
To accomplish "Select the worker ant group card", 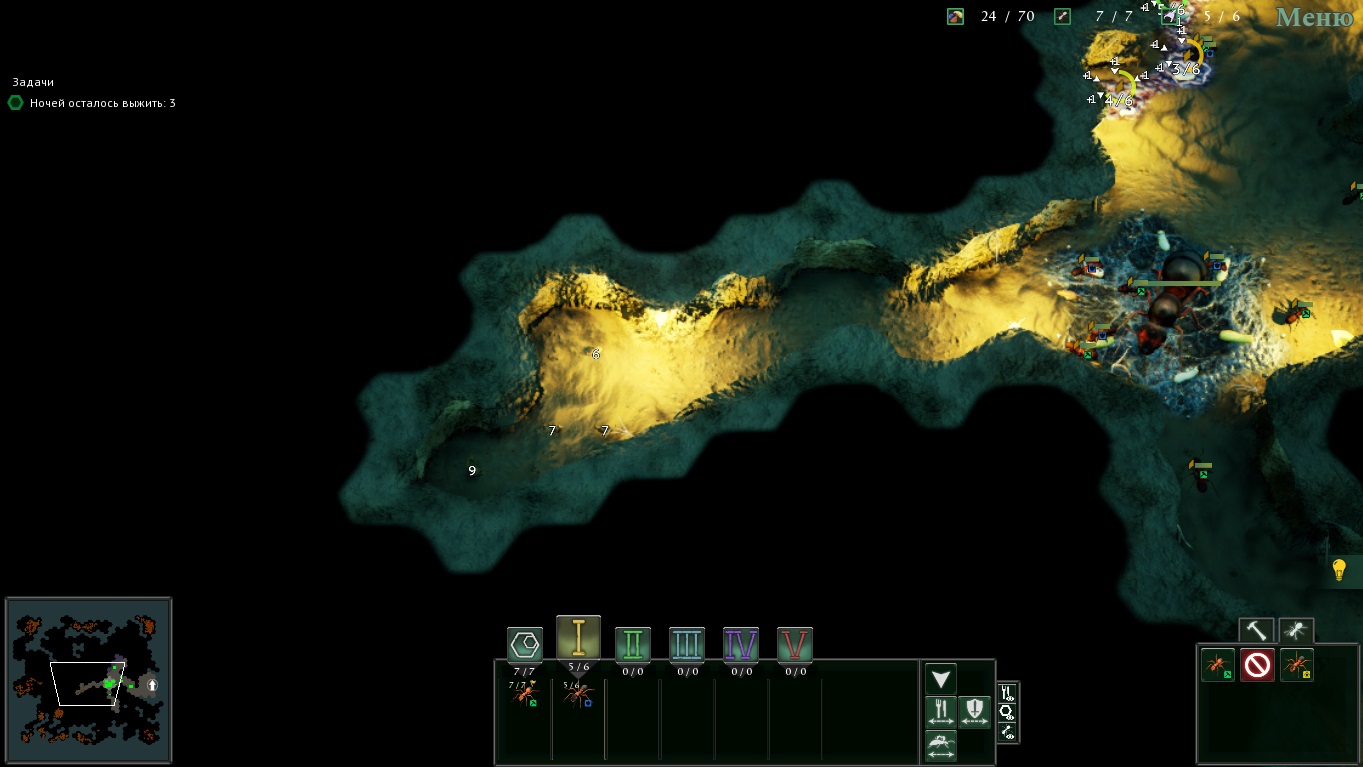I will tap(524, 694).
